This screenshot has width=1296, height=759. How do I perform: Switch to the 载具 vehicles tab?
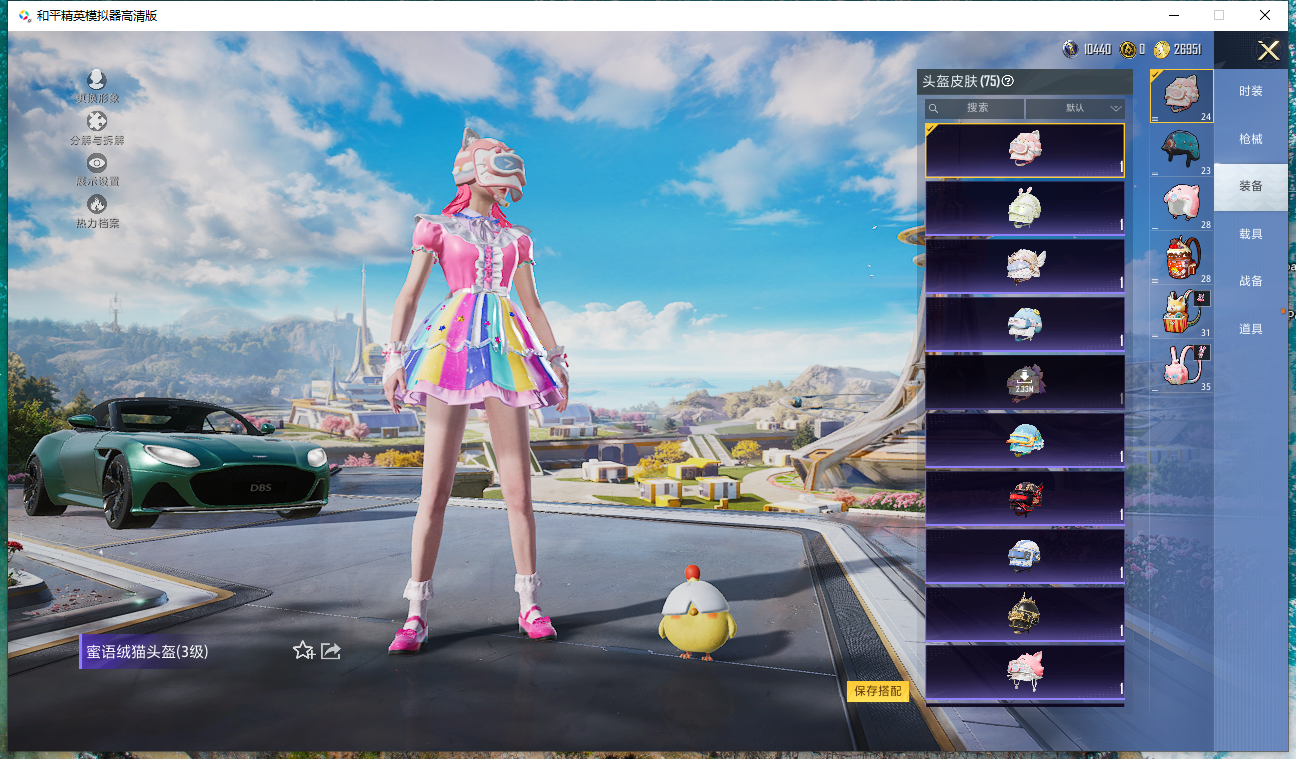tap(1250, 234)
